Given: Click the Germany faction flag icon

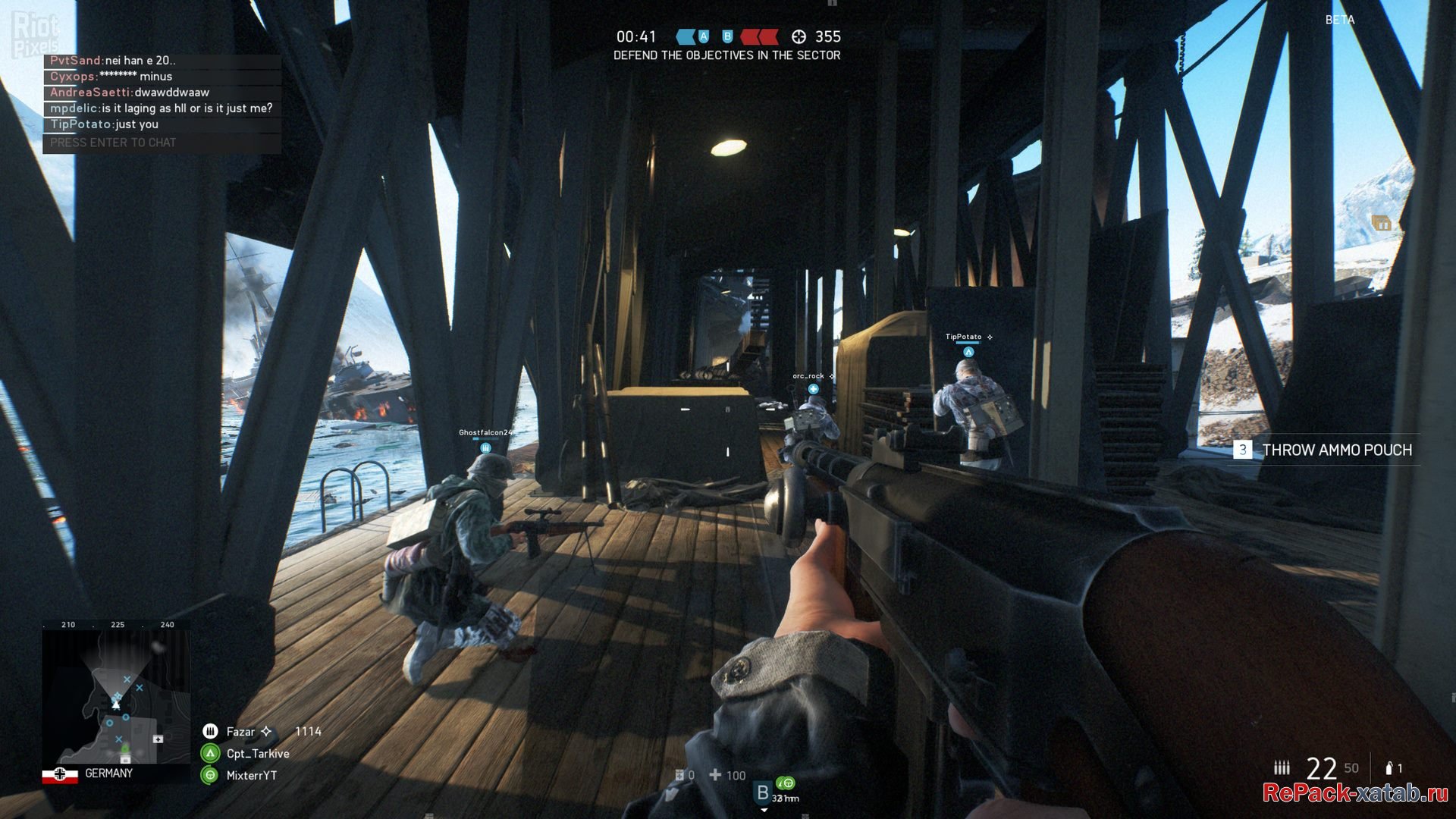Looking at the screenshot, I should tap(60, 774).
